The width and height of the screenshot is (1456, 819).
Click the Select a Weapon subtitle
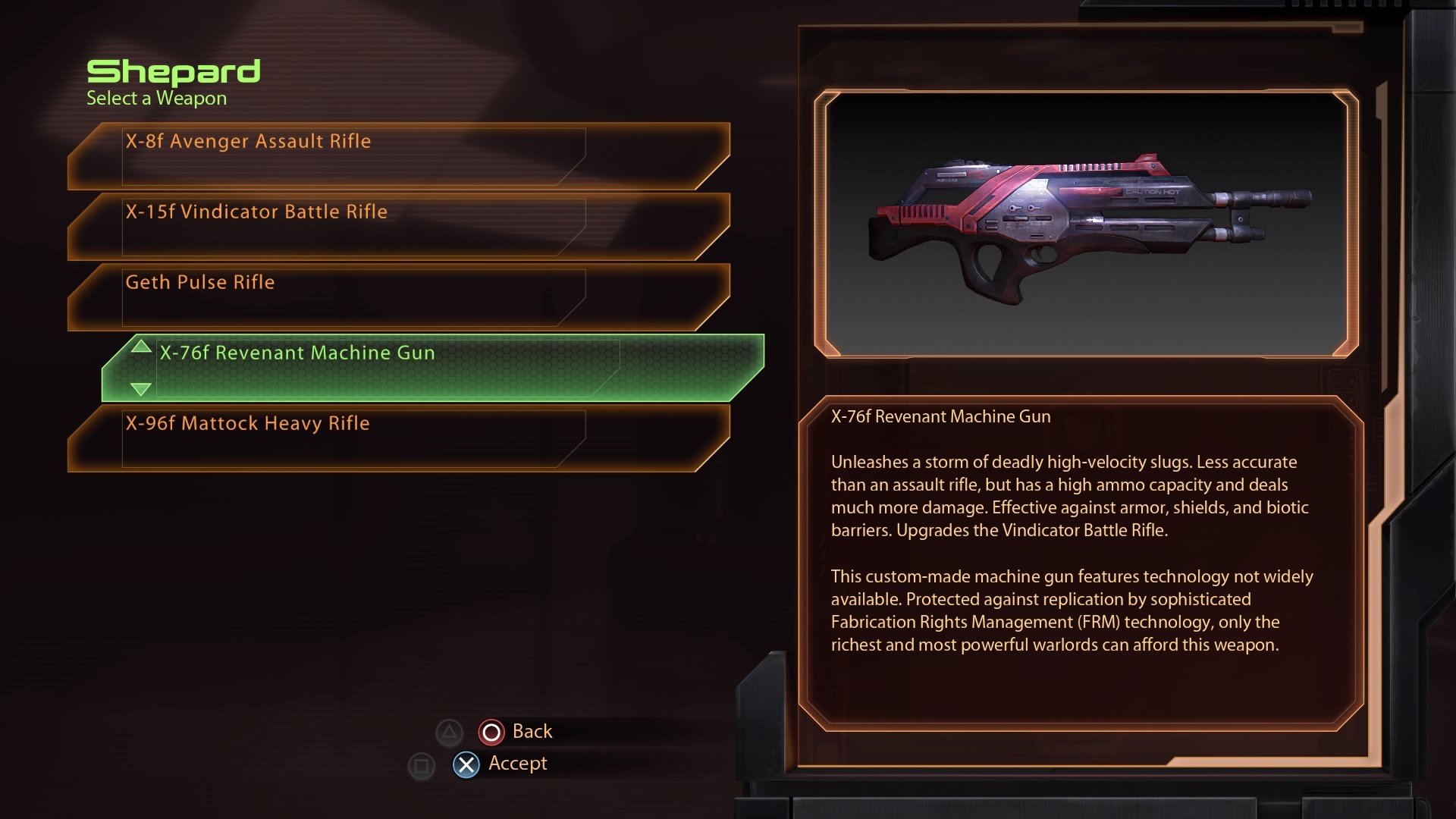click(x=156, y=98)
